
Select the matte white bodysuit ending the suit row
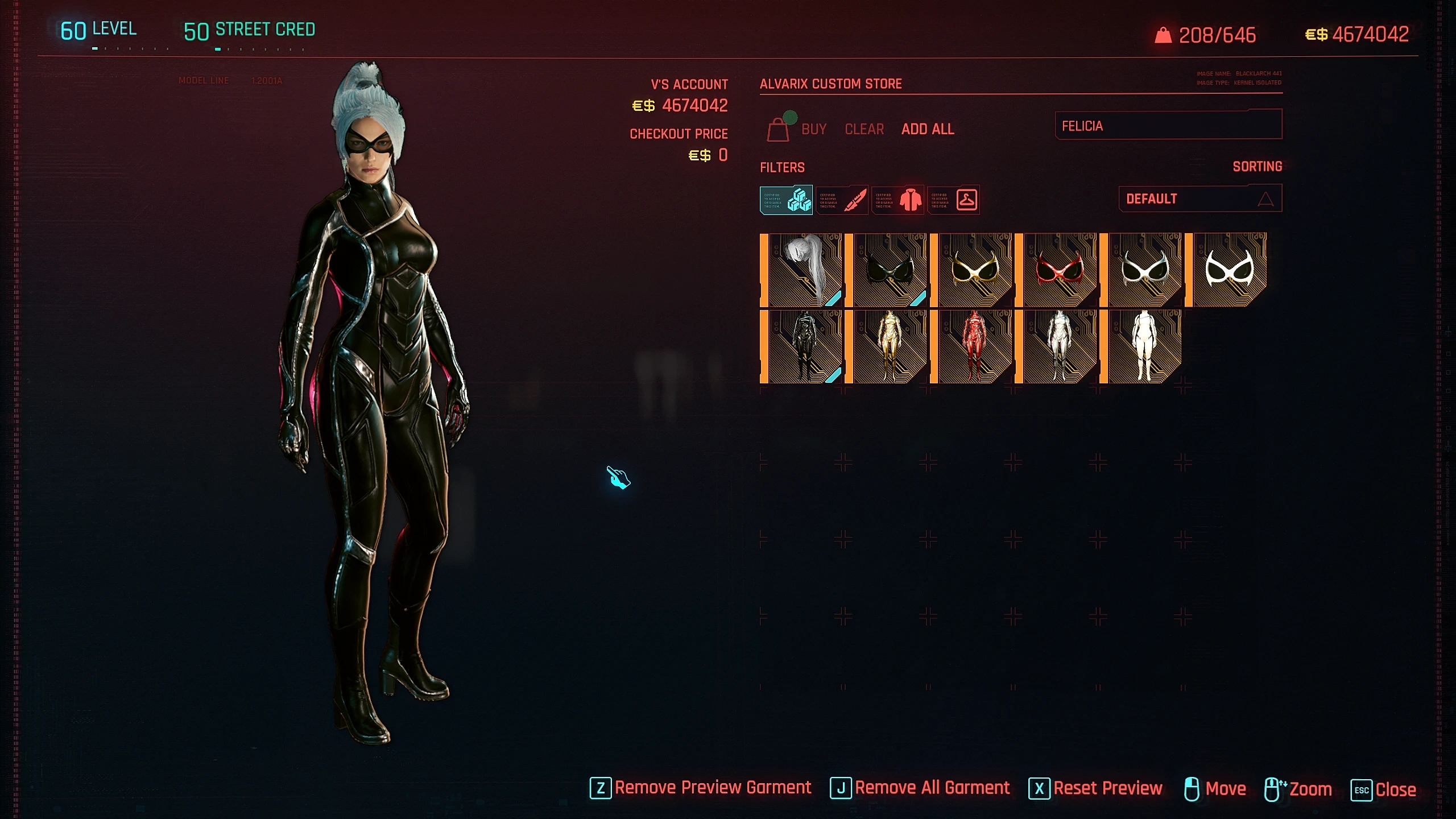pyautogui.click(x=1143, y=346)
